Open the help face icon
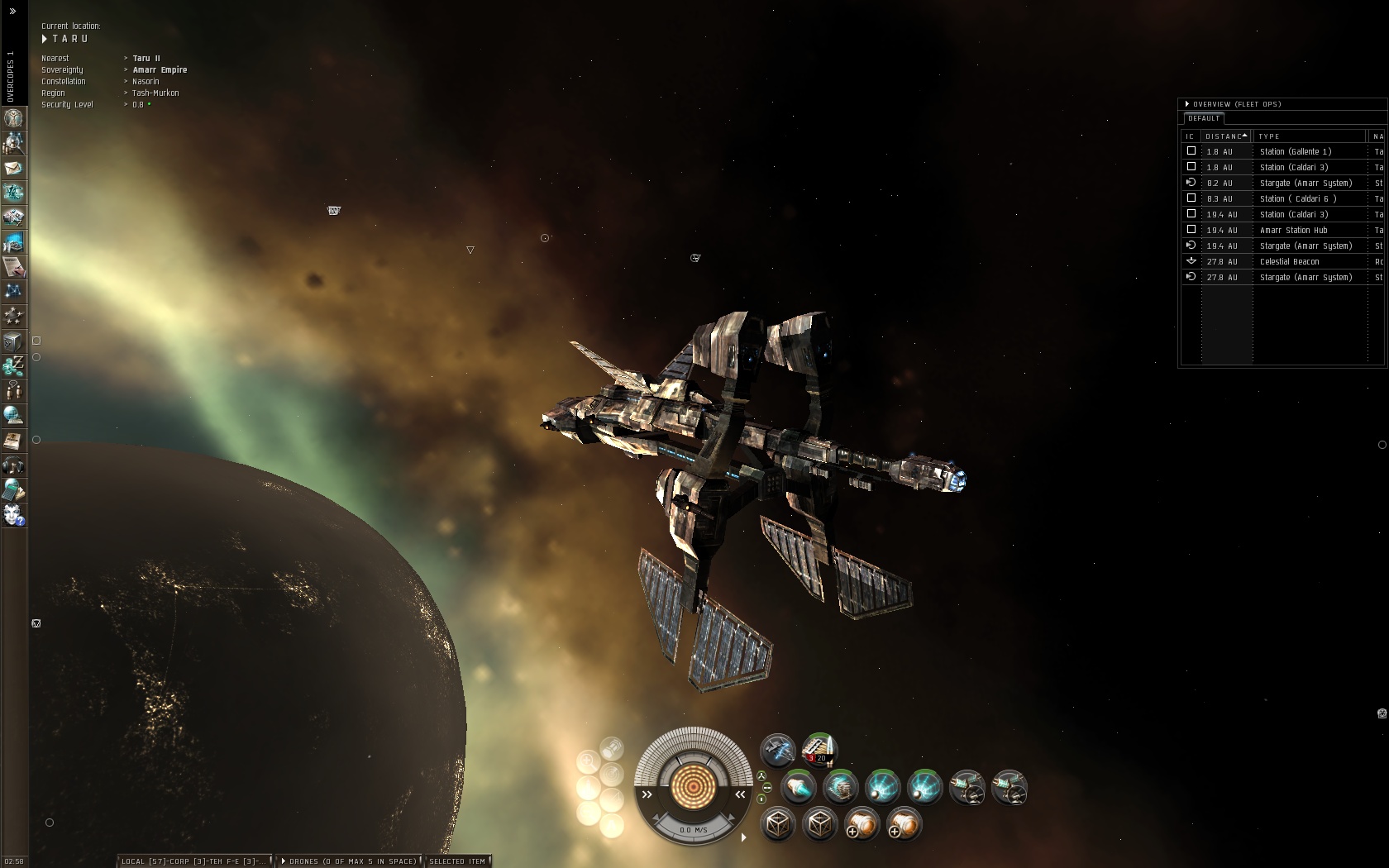The height and width of the screenshot is (868, 1389). pos(14,515)
